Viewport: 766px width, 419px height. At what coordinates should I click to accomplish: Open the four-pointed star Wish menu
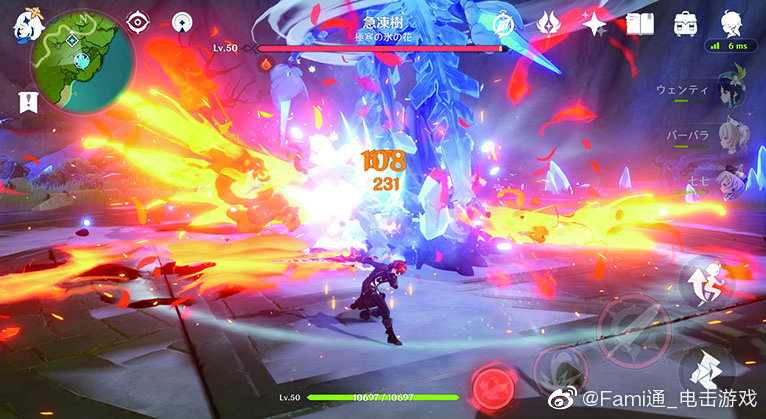tap(595, 23)
